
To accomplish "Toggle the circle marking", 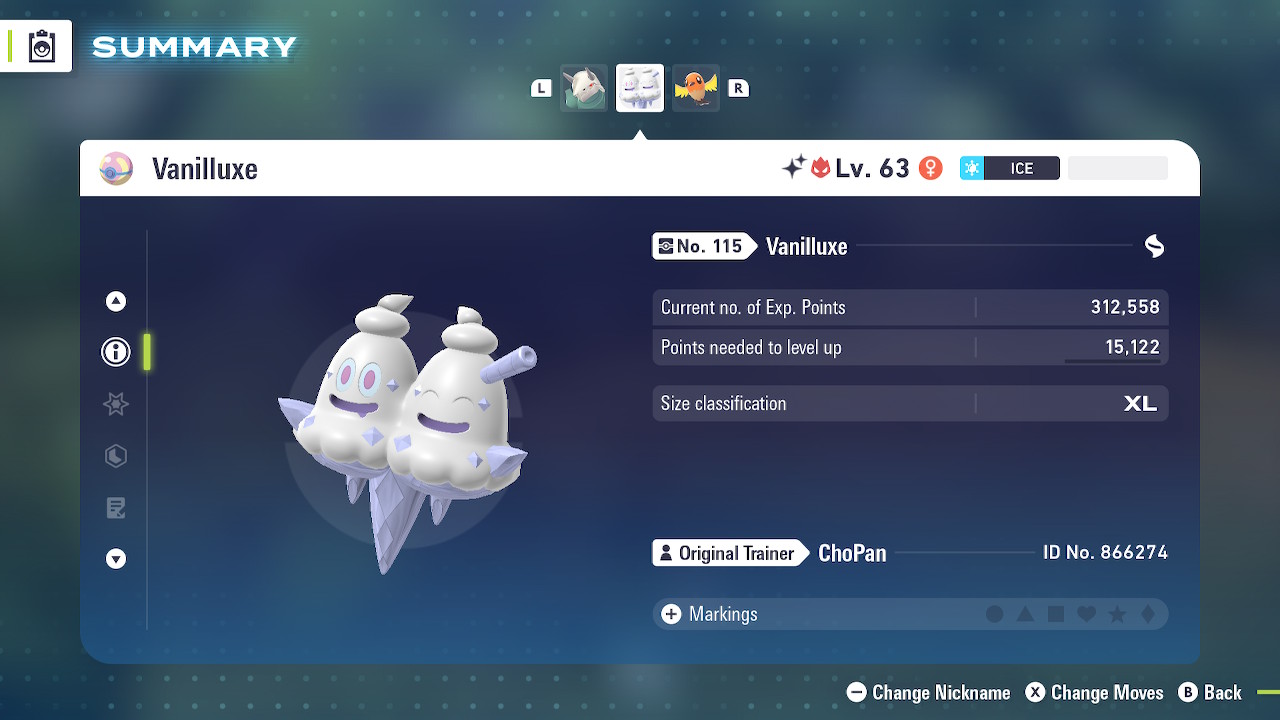I will coord(994,614).
